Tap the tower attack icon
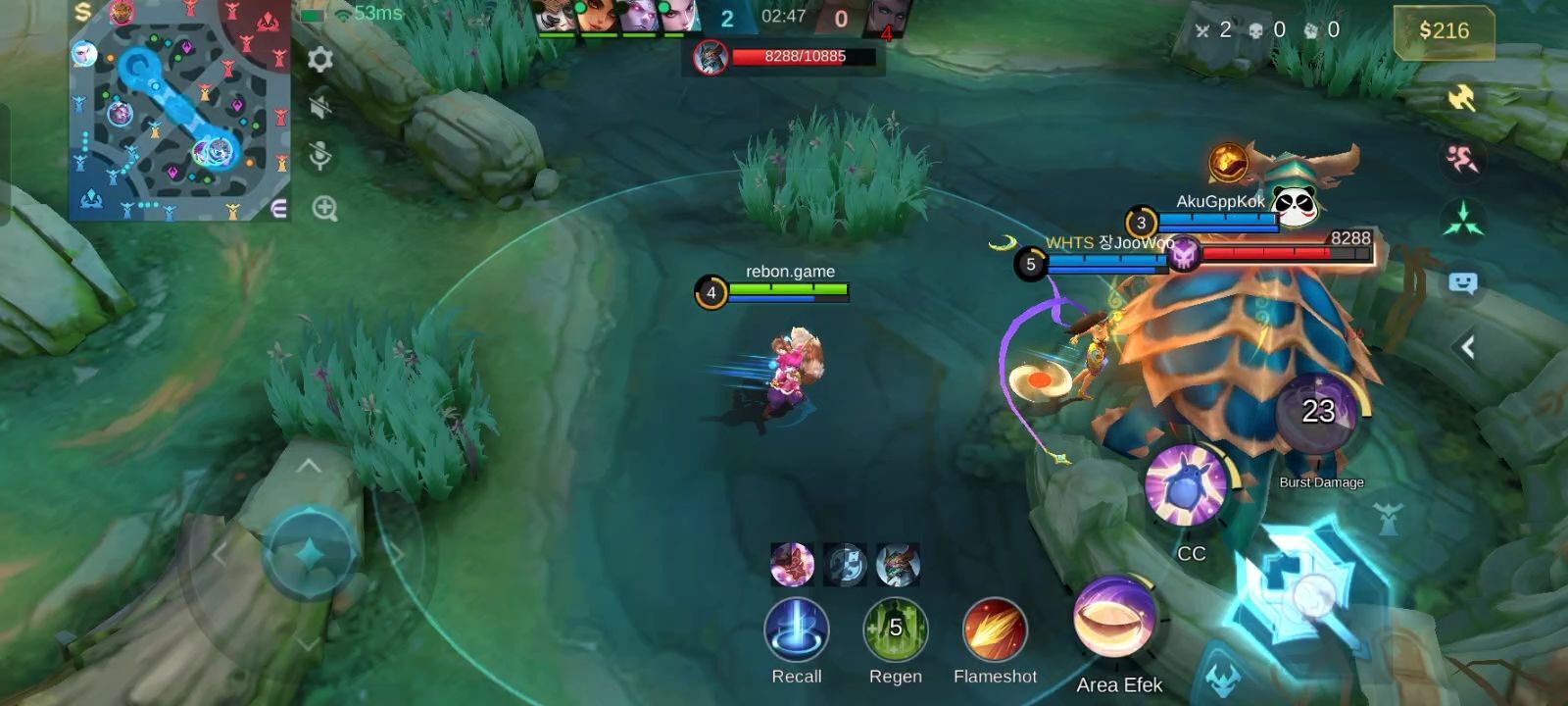This screenshot has width=1568, height=706. coord(1387,518)
